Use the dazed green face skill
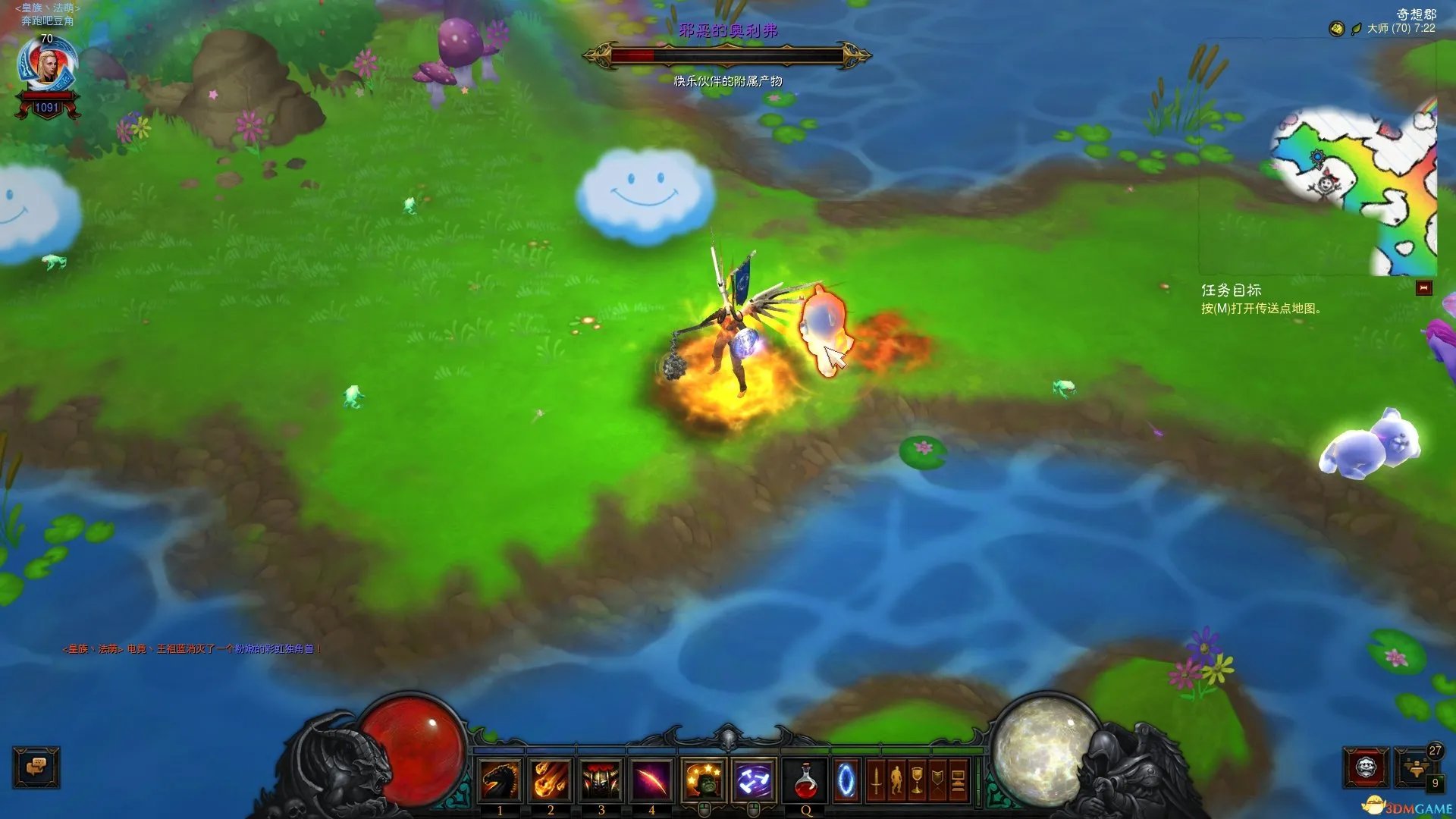Image resolution: width=1456 pixels, height=819 pixels. coord(704,780)
